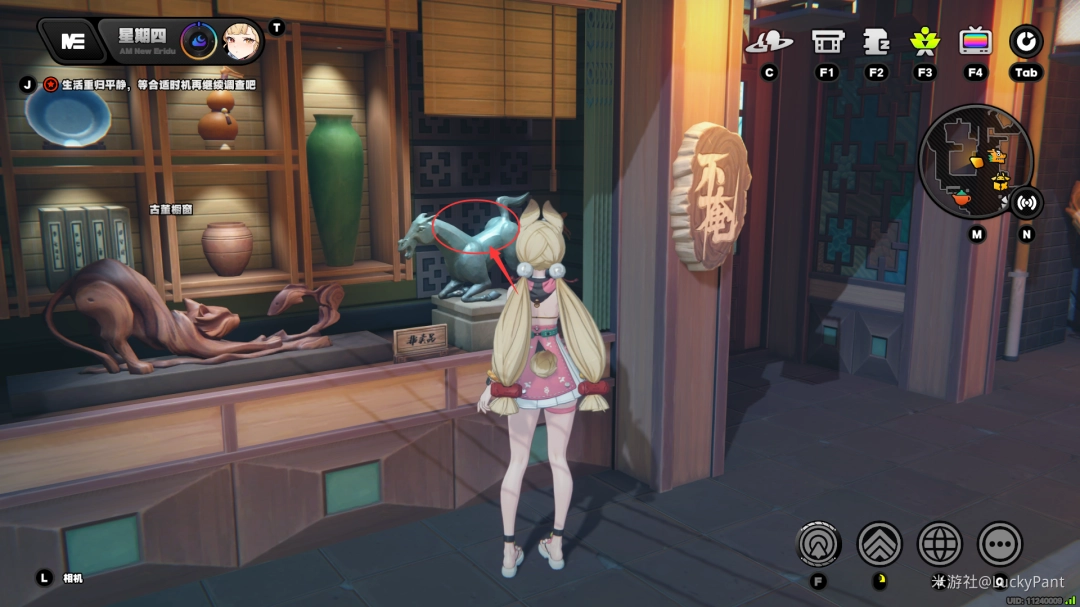The width and height of the screenshot is (1080, 607).
Task: Select the orange teapot marker on minimap
Action: pyautogui.click(x=961, y=198)
